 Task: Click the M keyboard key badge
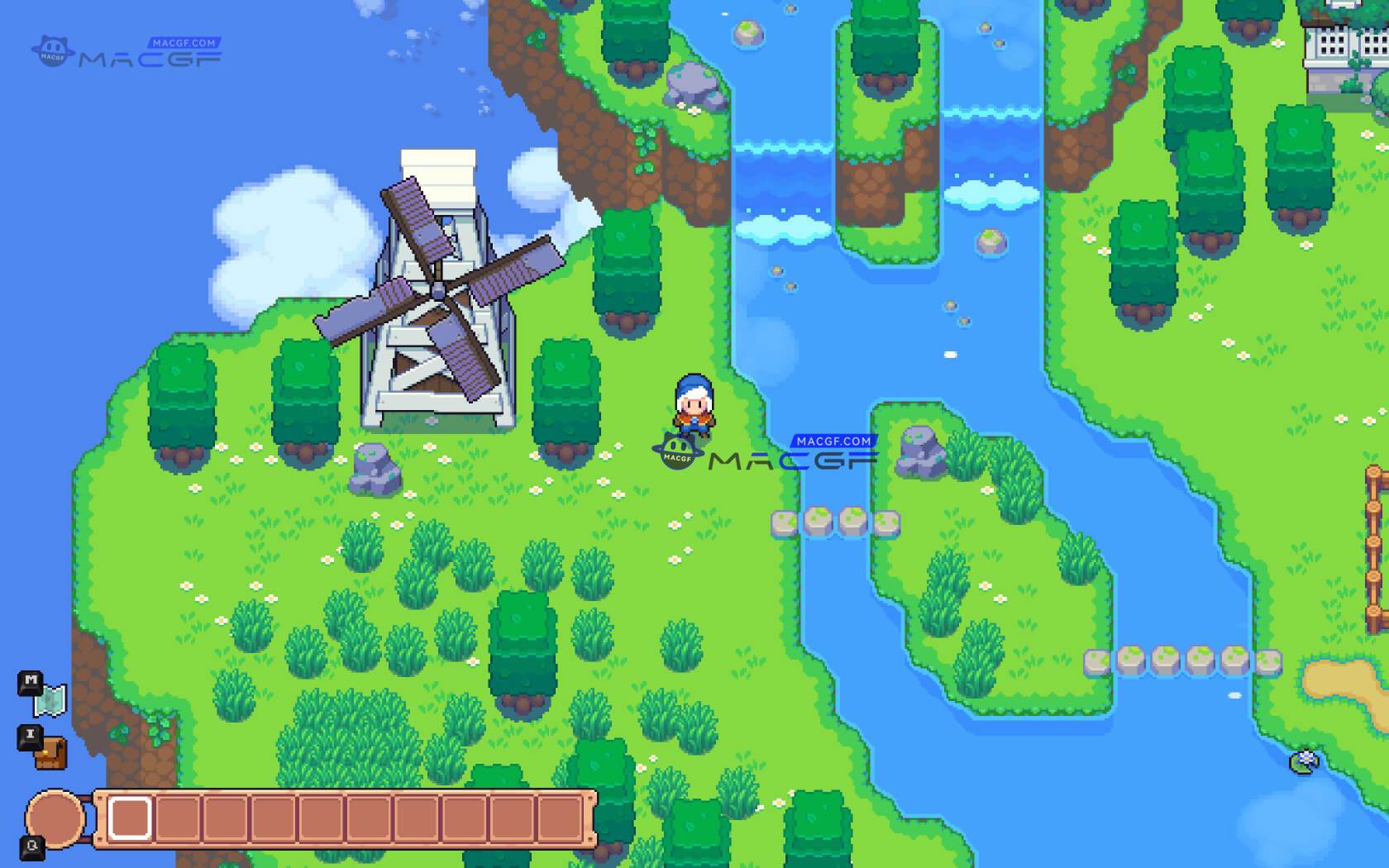pyautogui.click(x=29, y=681)
